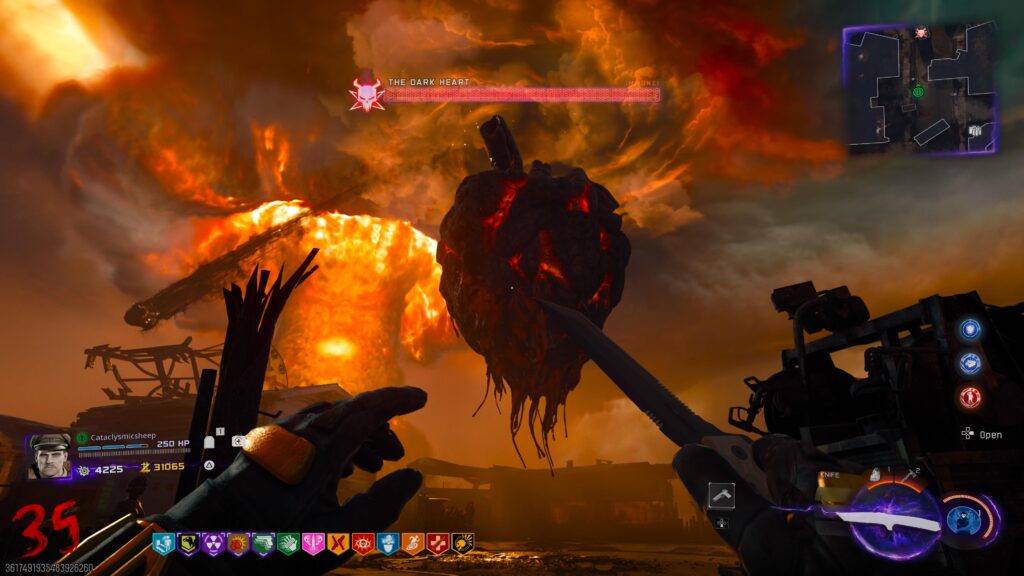Select the black and gold skull perk
The image size is (1024, 576).
[463, 544]
